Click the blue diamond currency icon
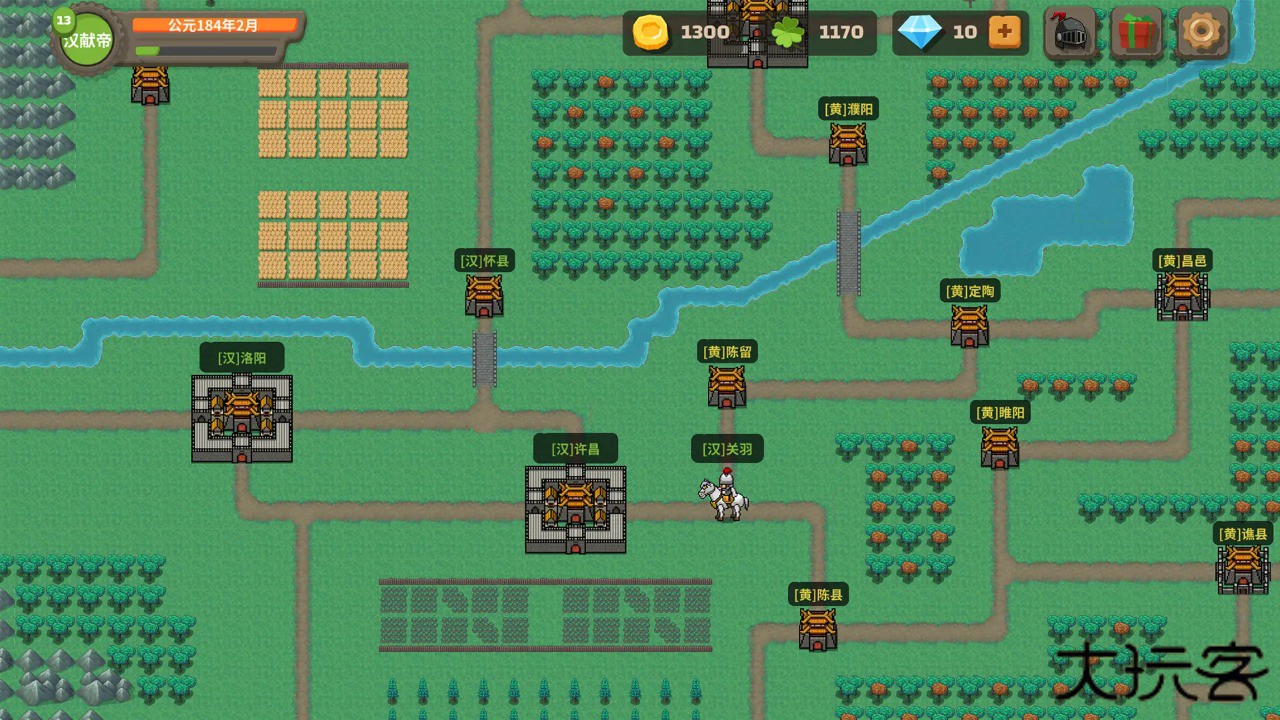This screenshot has width=1280, height=720. pyautogui.click(x=921, y=32)
